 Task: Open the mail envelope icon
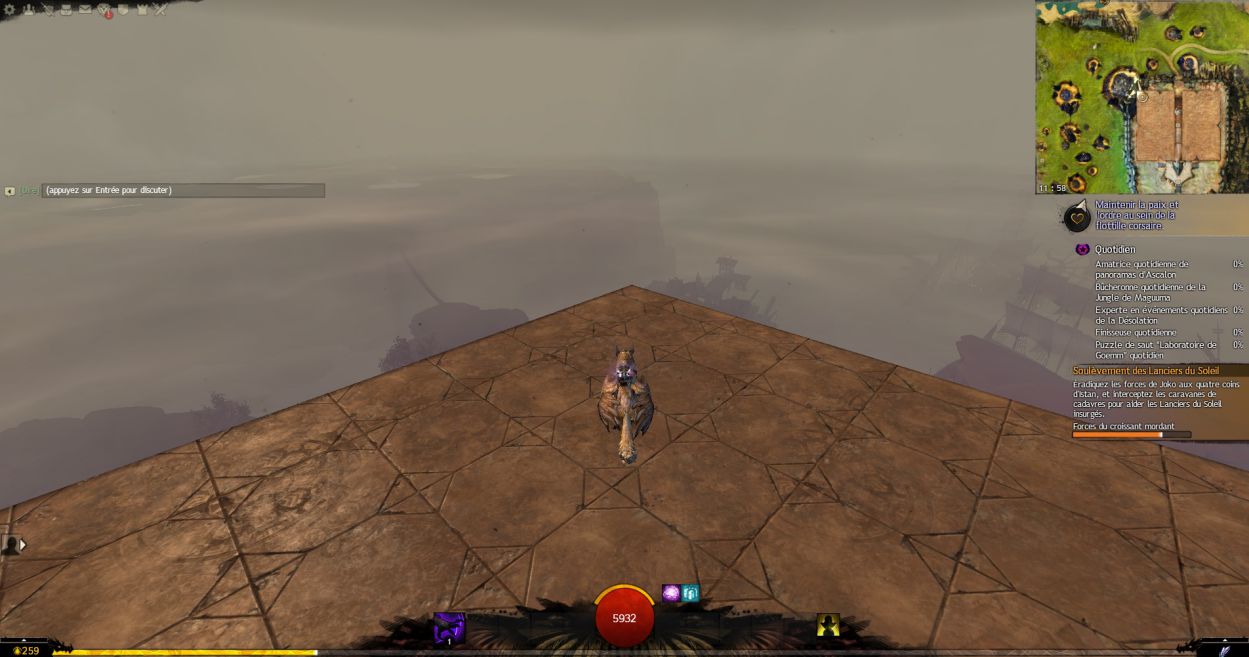click(85, 10)
